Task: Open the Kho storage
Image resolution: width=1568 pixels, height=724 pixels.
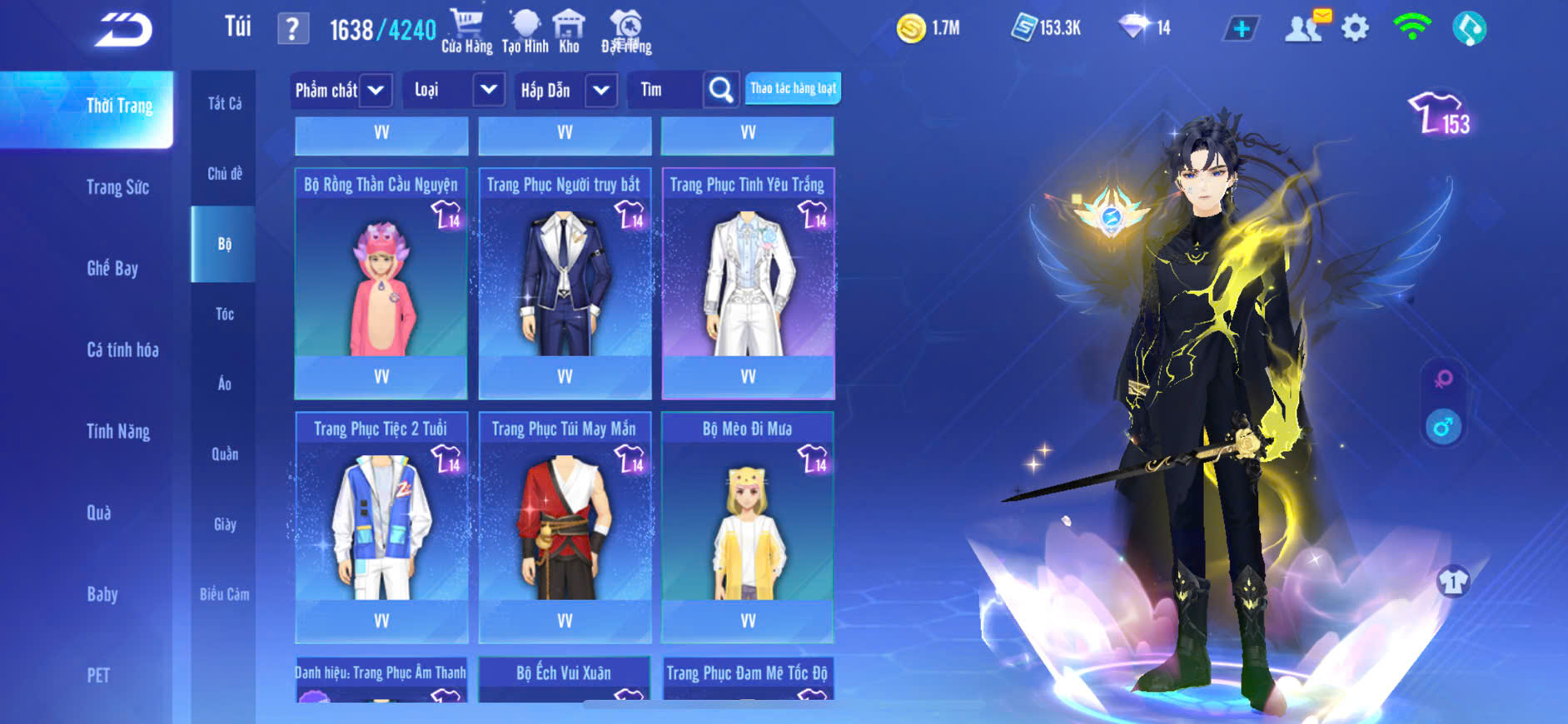Action: point(569,31)
